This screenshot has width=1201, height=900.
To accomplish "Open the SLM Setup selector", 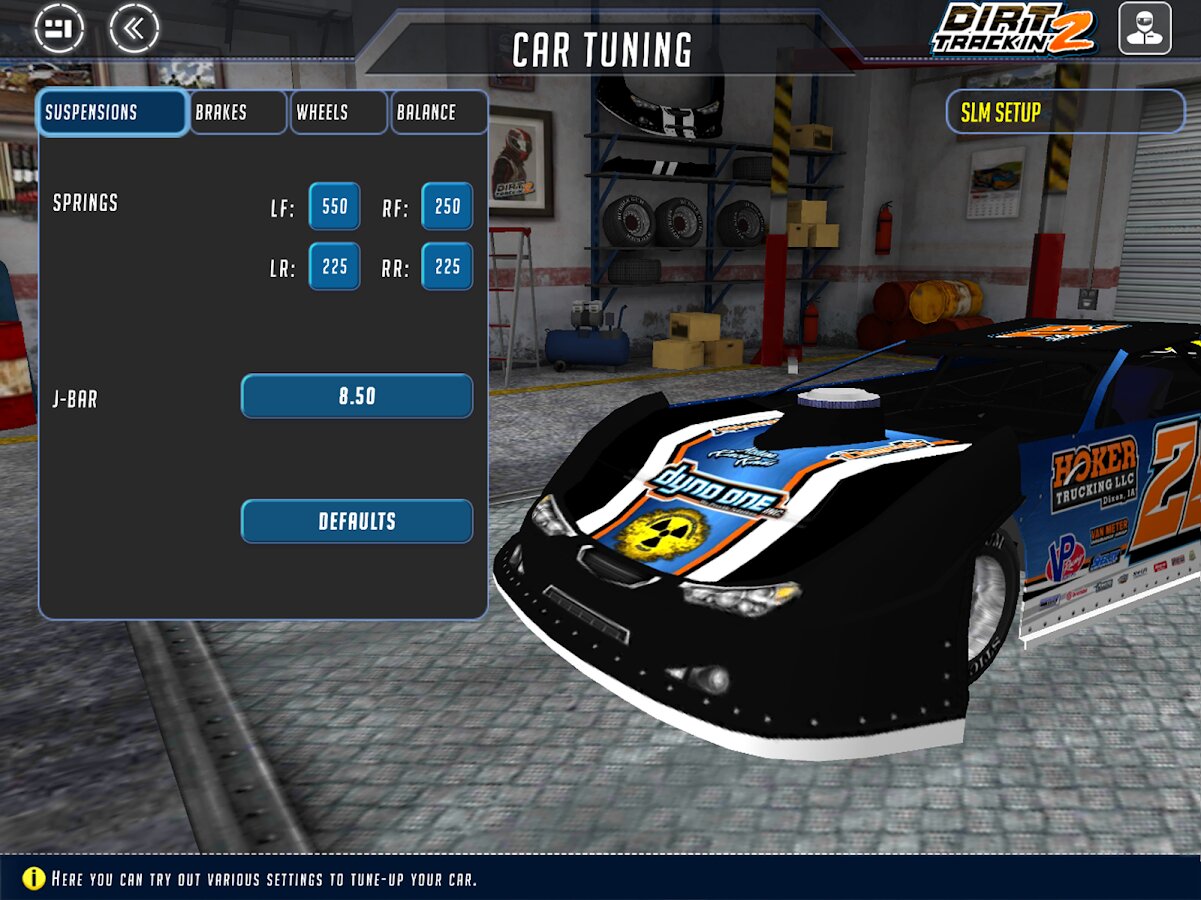I will tap(1065, 112).
